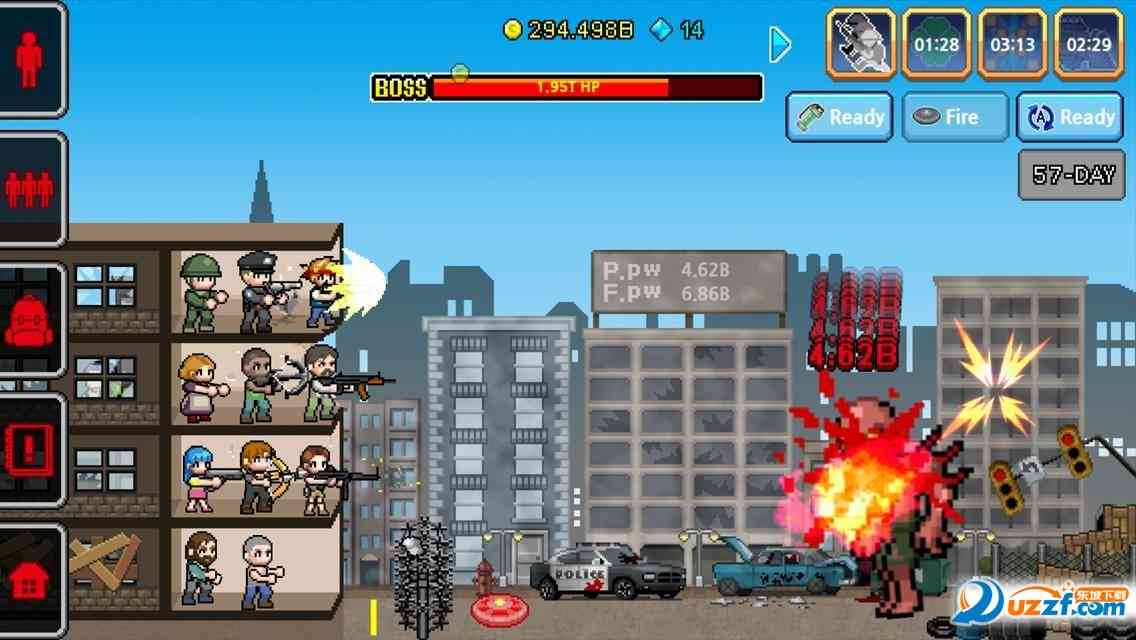Select the skill with 01:28 cooldown

tap(936, 44)
